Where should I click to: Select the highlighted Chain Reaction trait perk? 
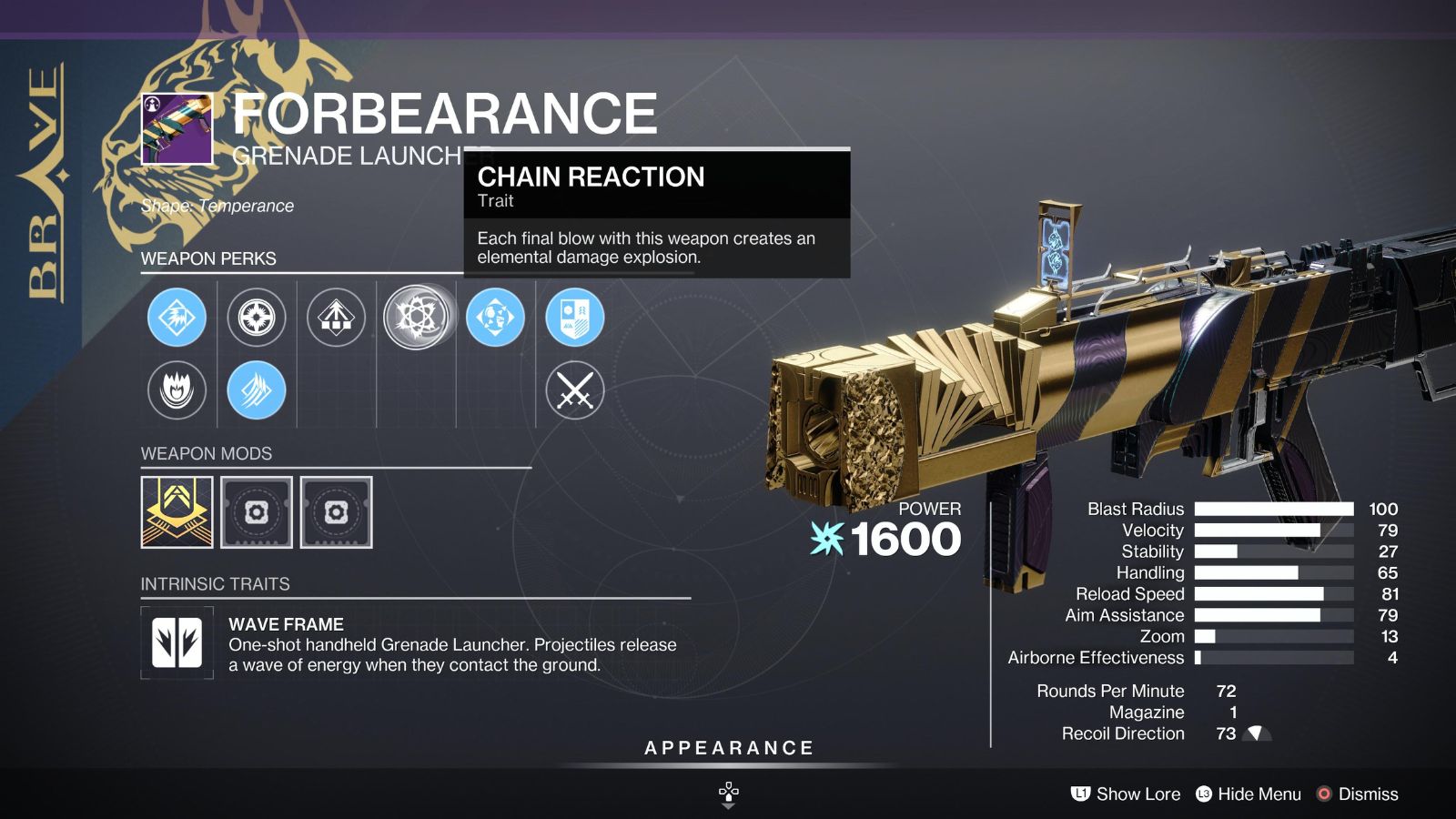(x=417, y=317)
